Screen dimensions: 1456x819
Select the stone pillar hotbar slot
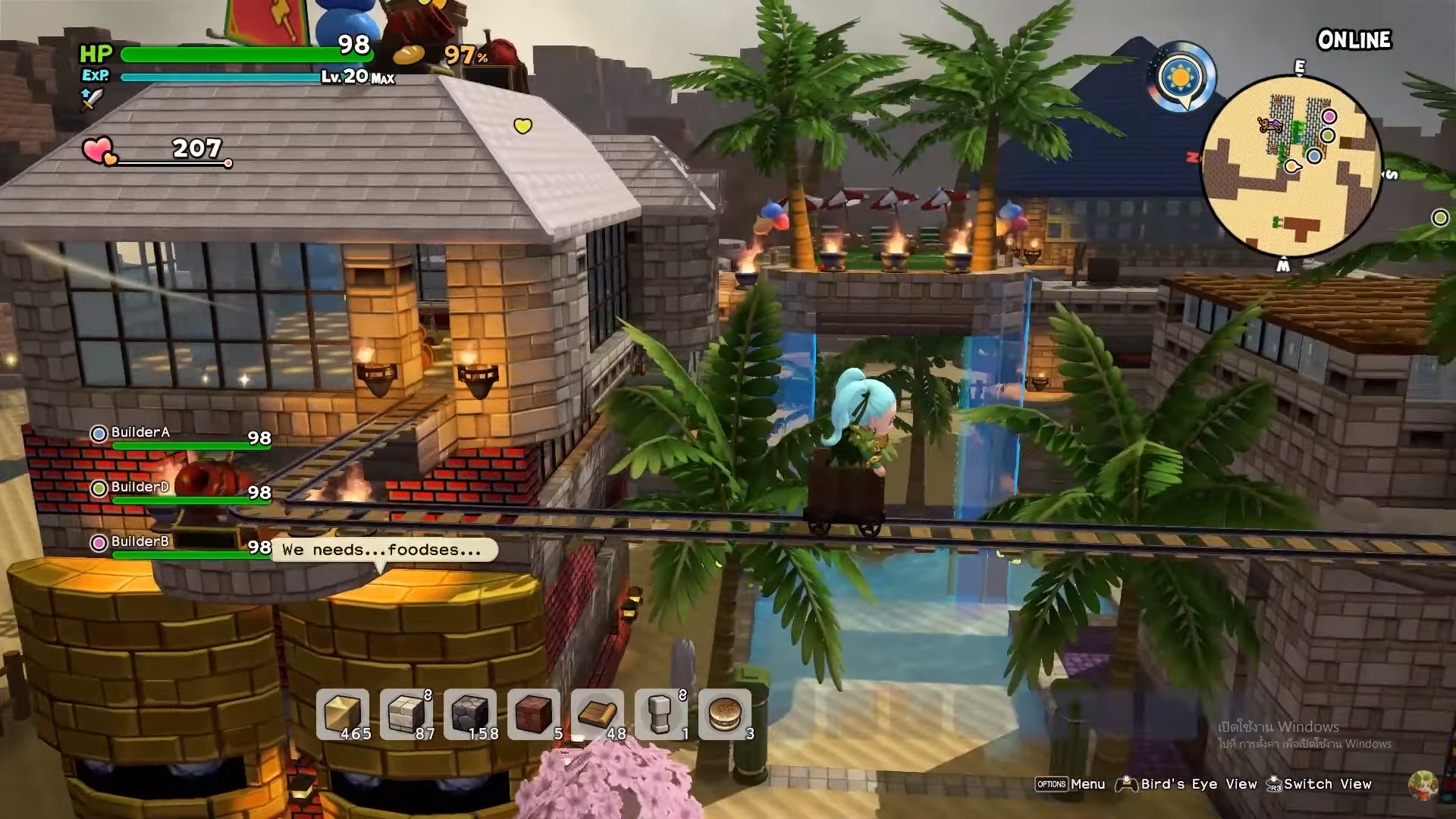click(x=661, y=714)
